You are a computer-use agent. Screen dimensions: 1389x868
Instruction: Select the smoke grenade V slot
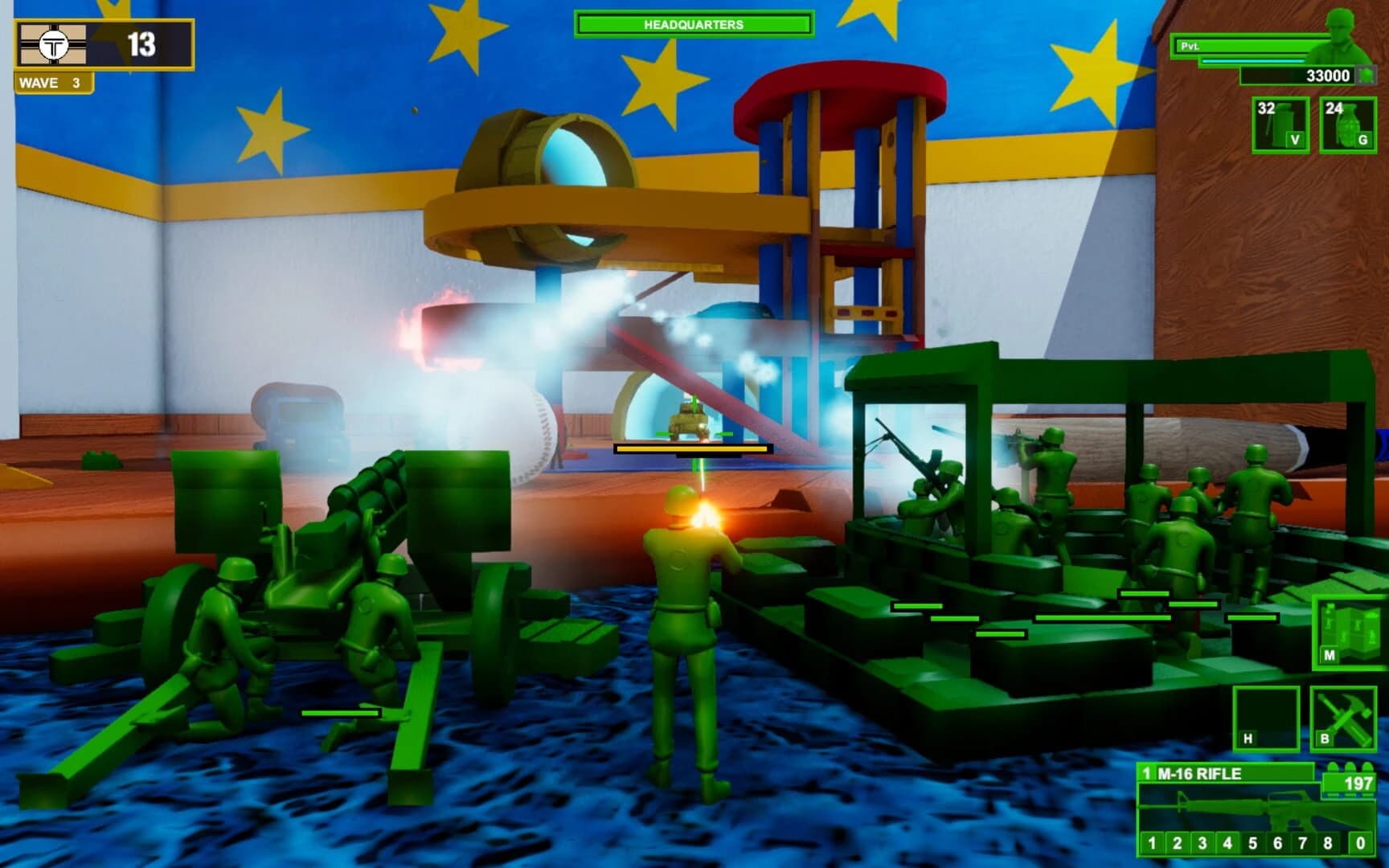1280,125
